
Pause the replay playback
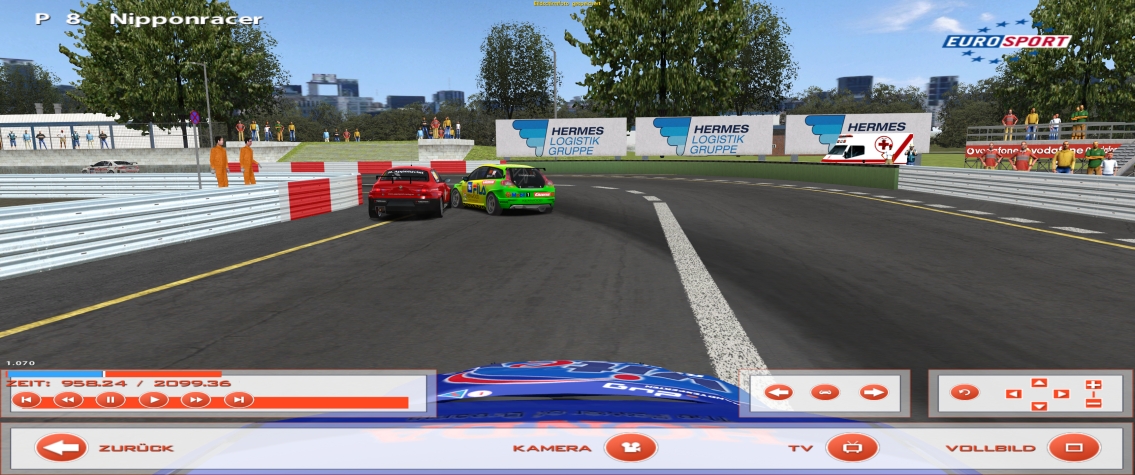110,399
